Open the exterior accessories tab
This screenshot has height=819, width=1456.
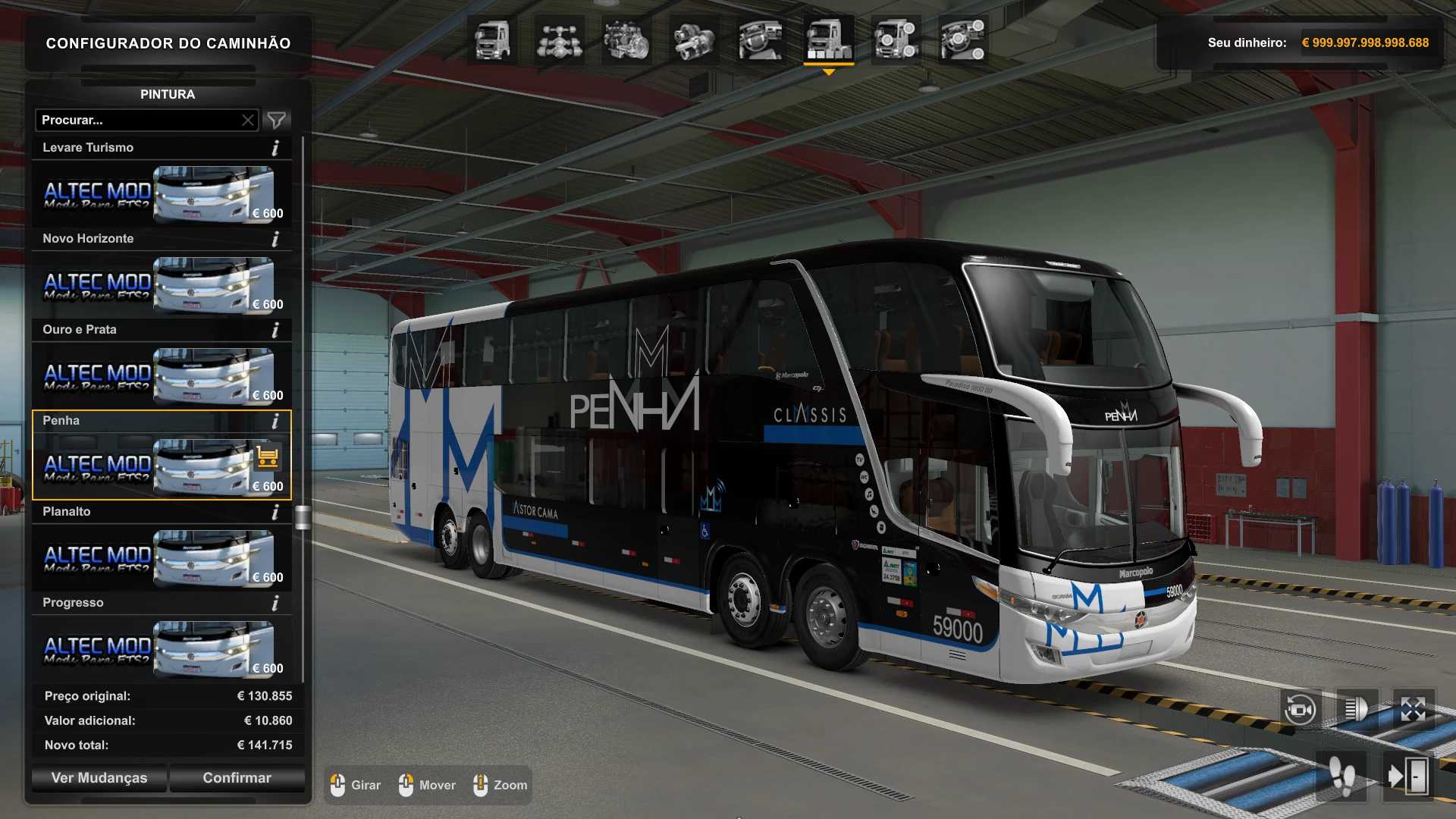[896, 40]
